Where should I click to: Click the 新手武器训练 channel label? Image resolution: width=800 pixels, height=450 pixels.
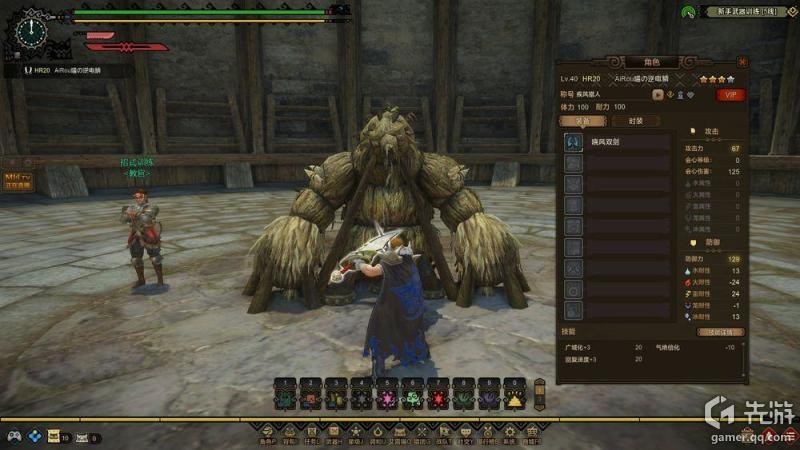pyautogui.click(x=741, y=11)
